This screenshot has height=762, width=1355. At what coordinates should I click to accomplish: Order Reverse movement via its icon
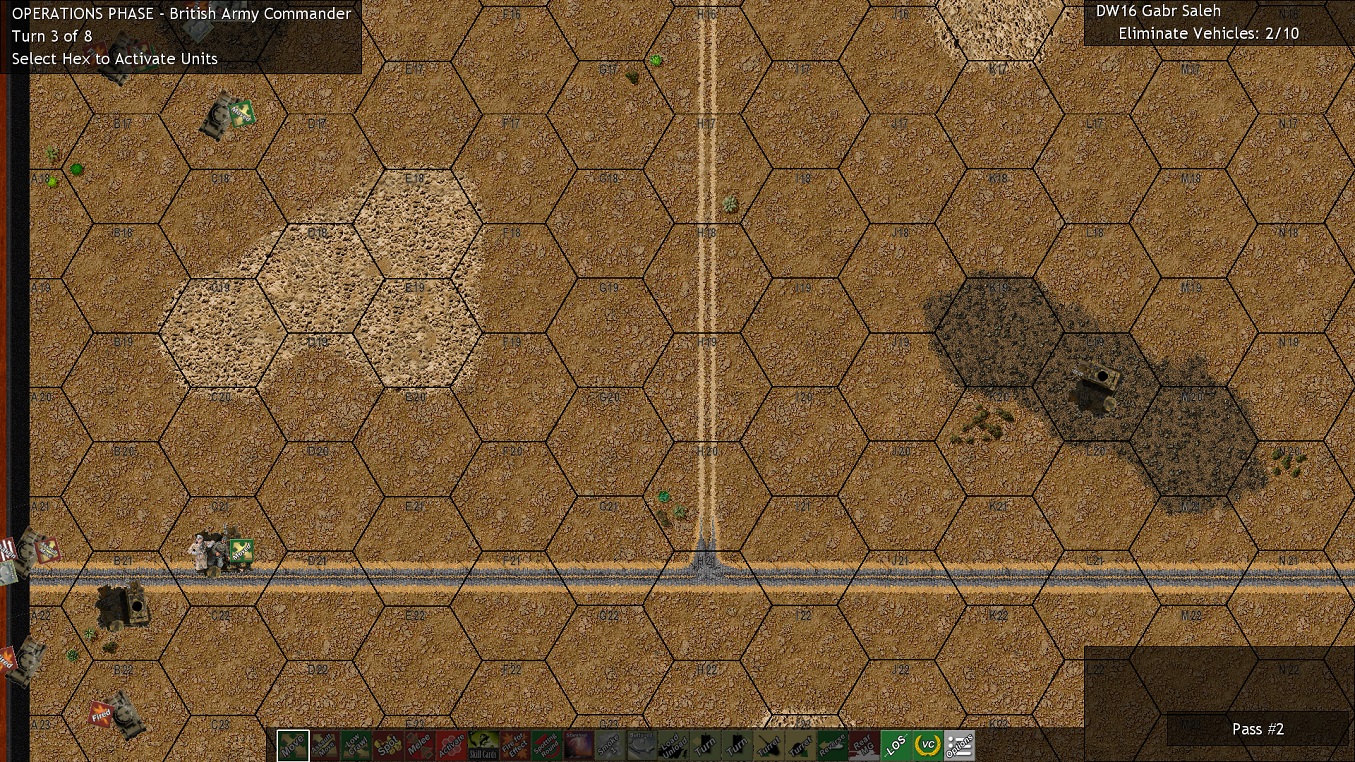coord(834,745)
